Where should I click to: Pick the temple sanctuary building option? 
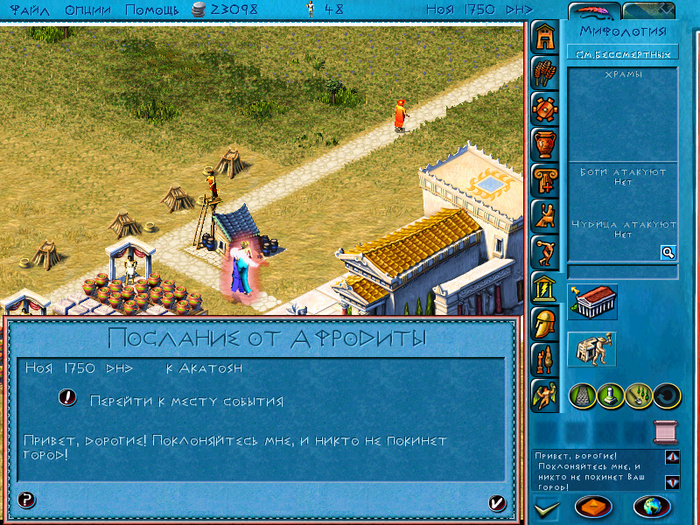pyautogui.click(x=594, y=301)
